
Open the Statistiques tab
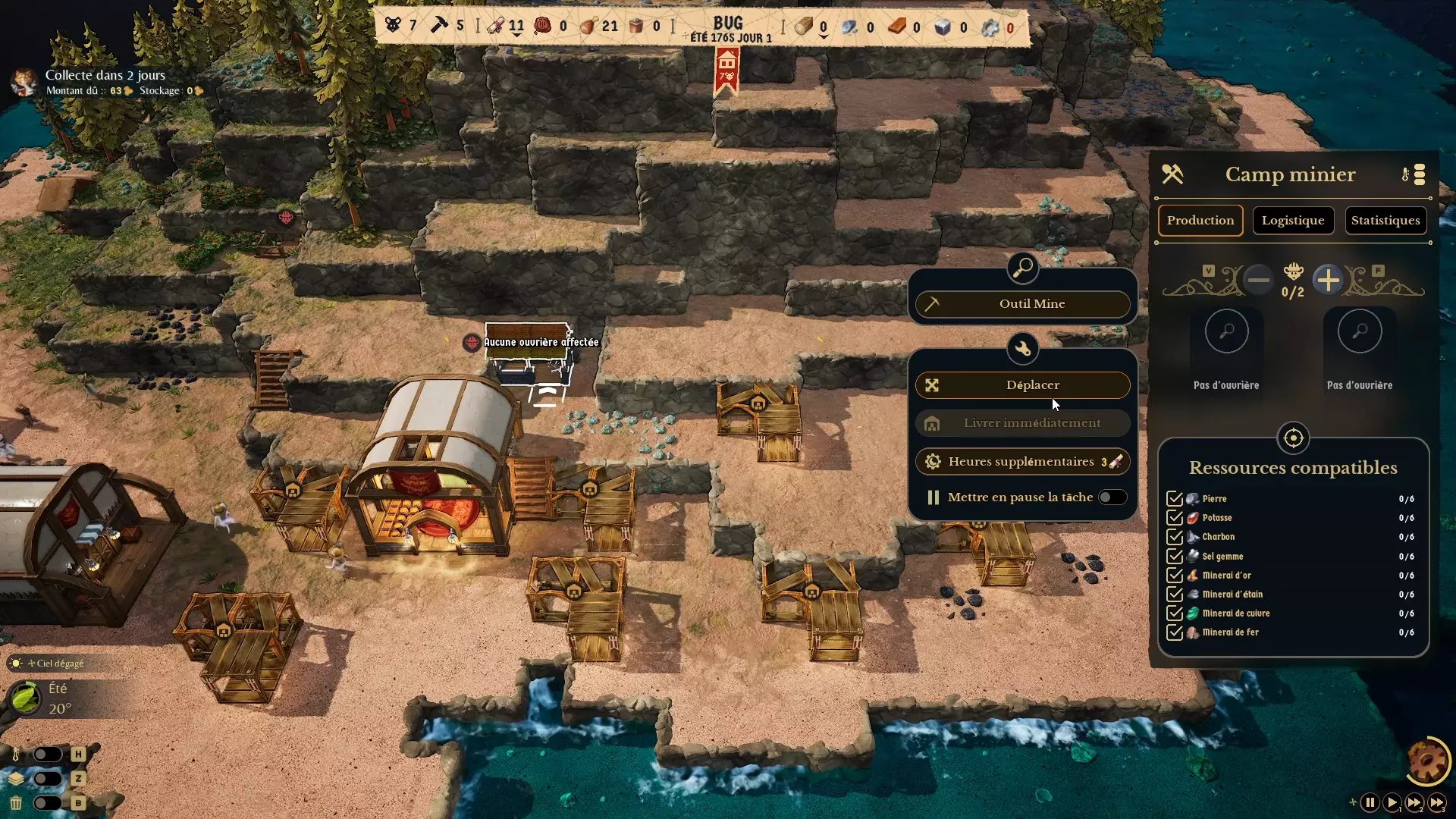point(1385,221)
